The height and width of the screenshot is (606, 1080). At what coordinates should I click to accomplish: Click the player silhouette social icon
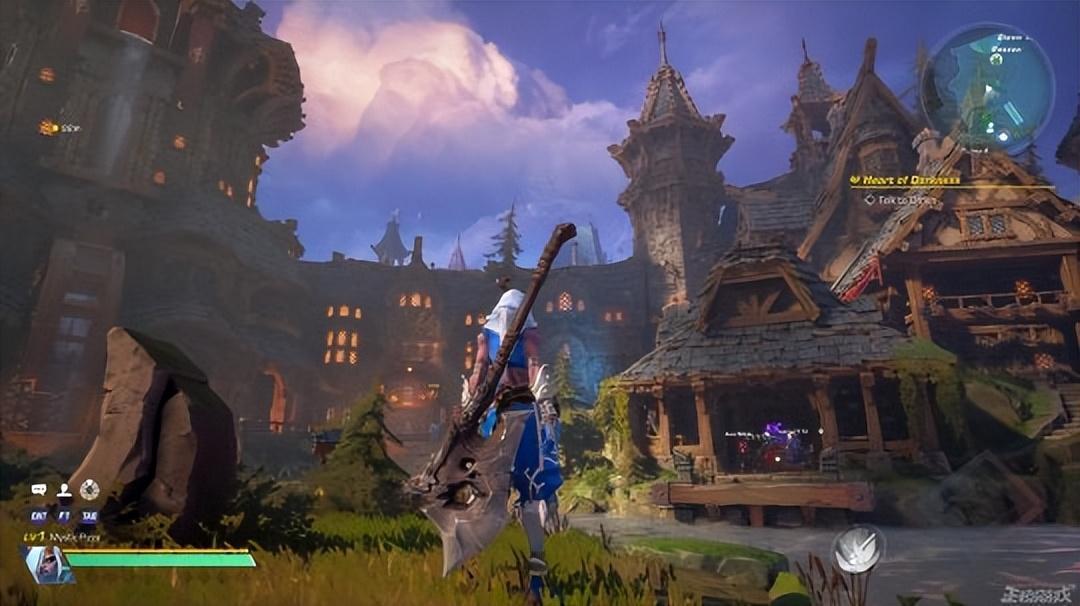pos(64,490)
